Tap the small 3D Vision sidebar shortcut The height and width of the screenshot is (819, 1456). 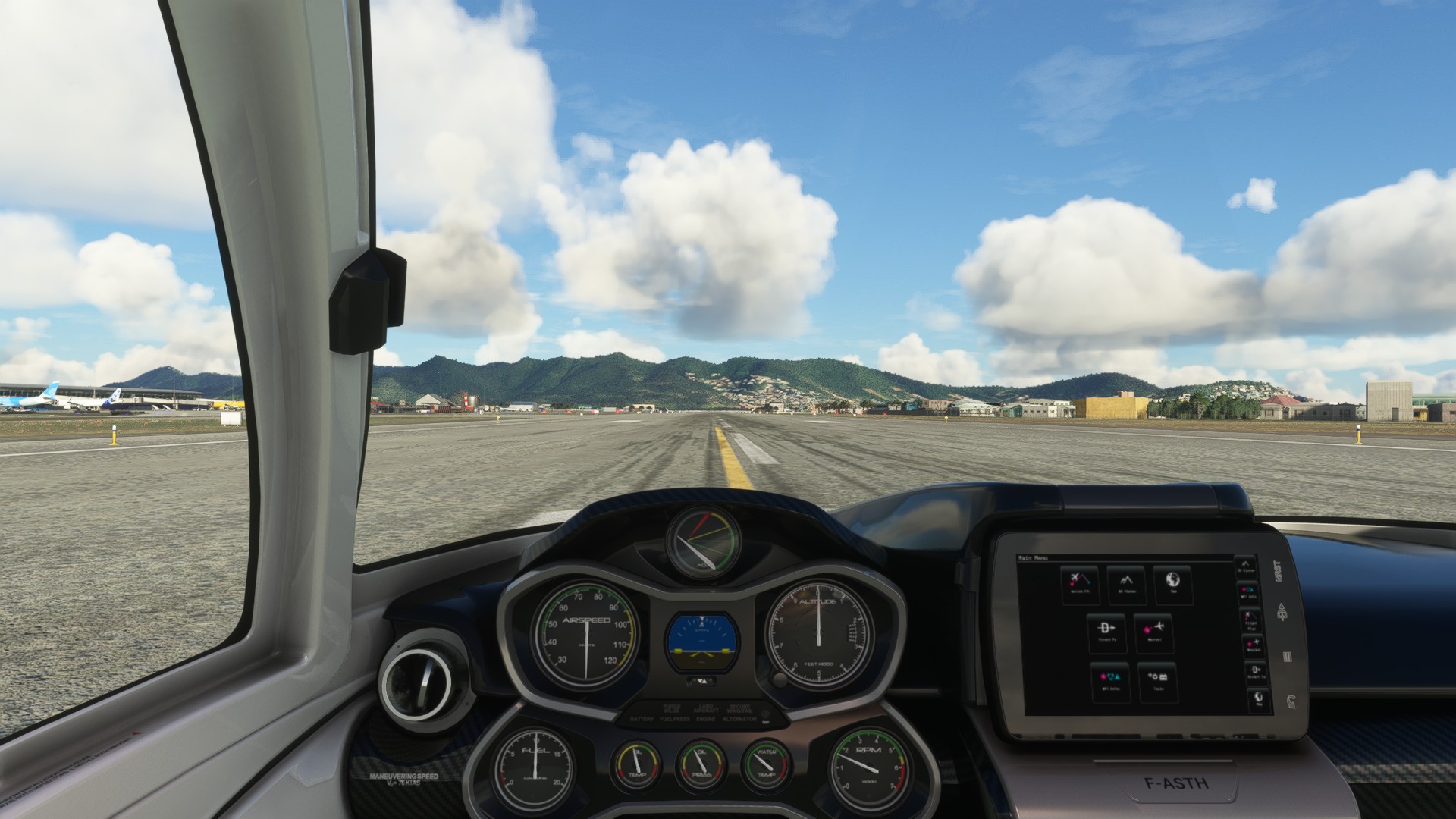(1245, 566)
